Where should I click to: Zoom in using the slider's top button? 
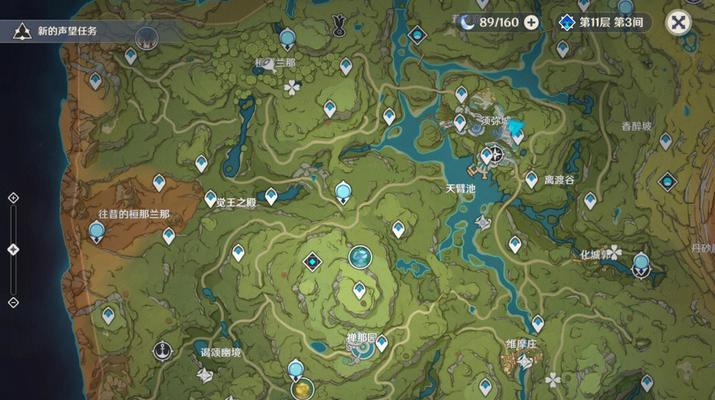click(x=13, y=198)
